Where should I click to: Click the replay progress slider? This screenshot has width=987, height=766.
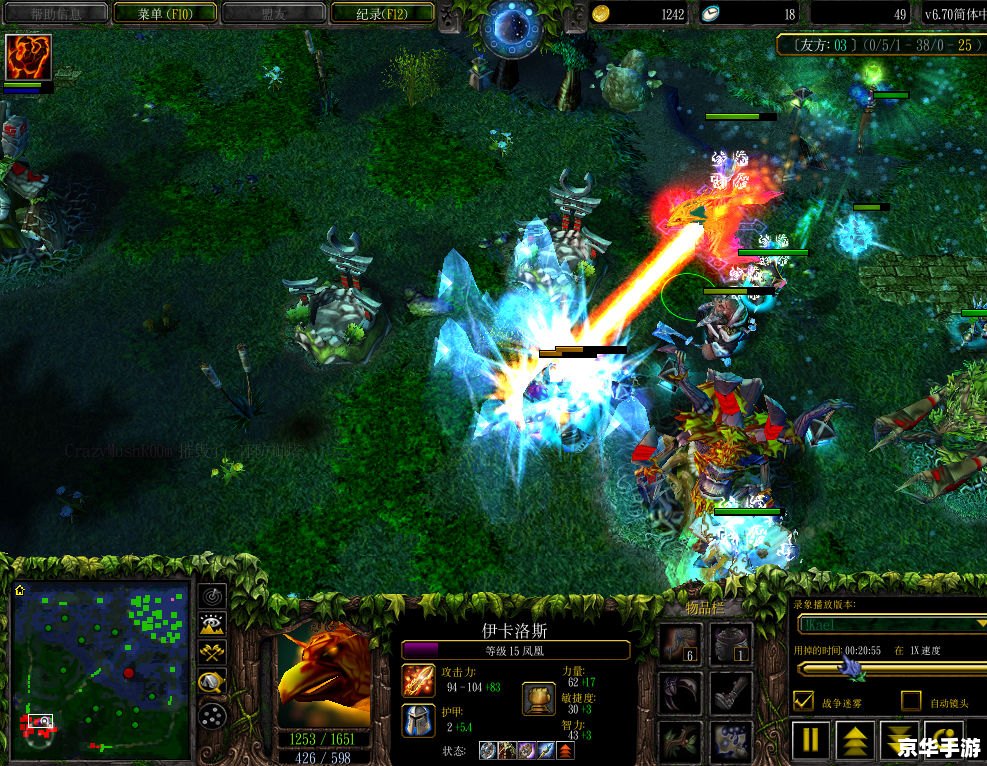(x=890, y=668)
